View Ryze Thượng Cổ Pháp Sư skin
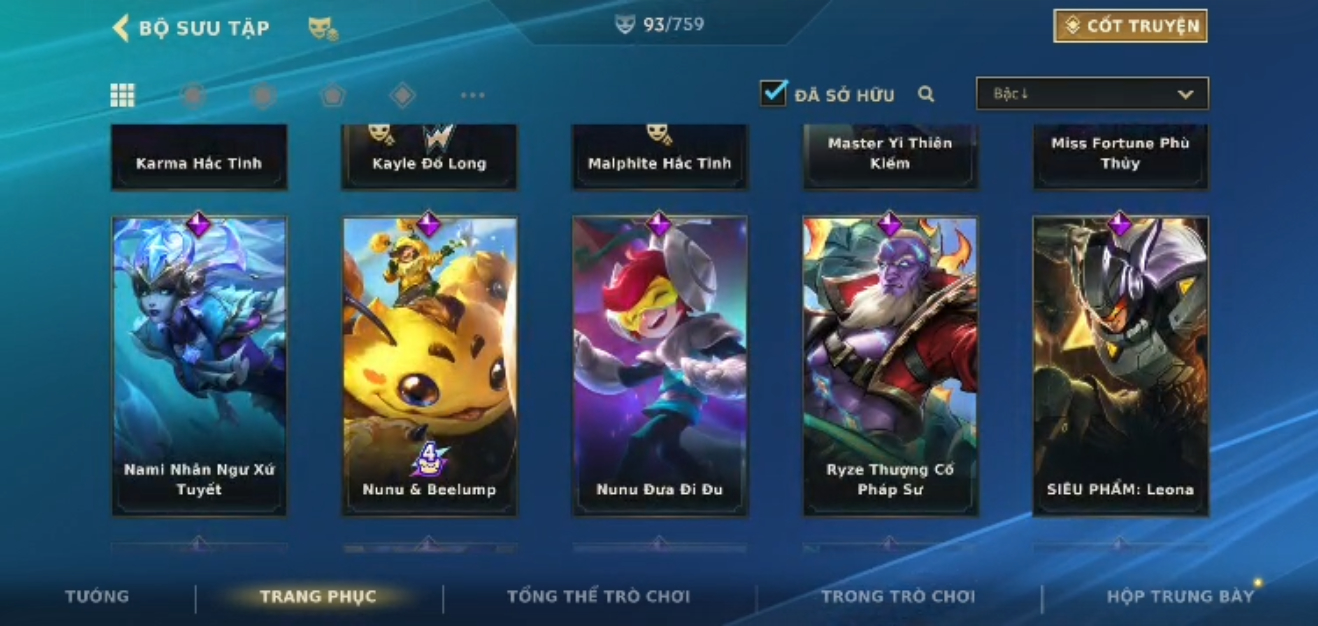 pos(890,365)
